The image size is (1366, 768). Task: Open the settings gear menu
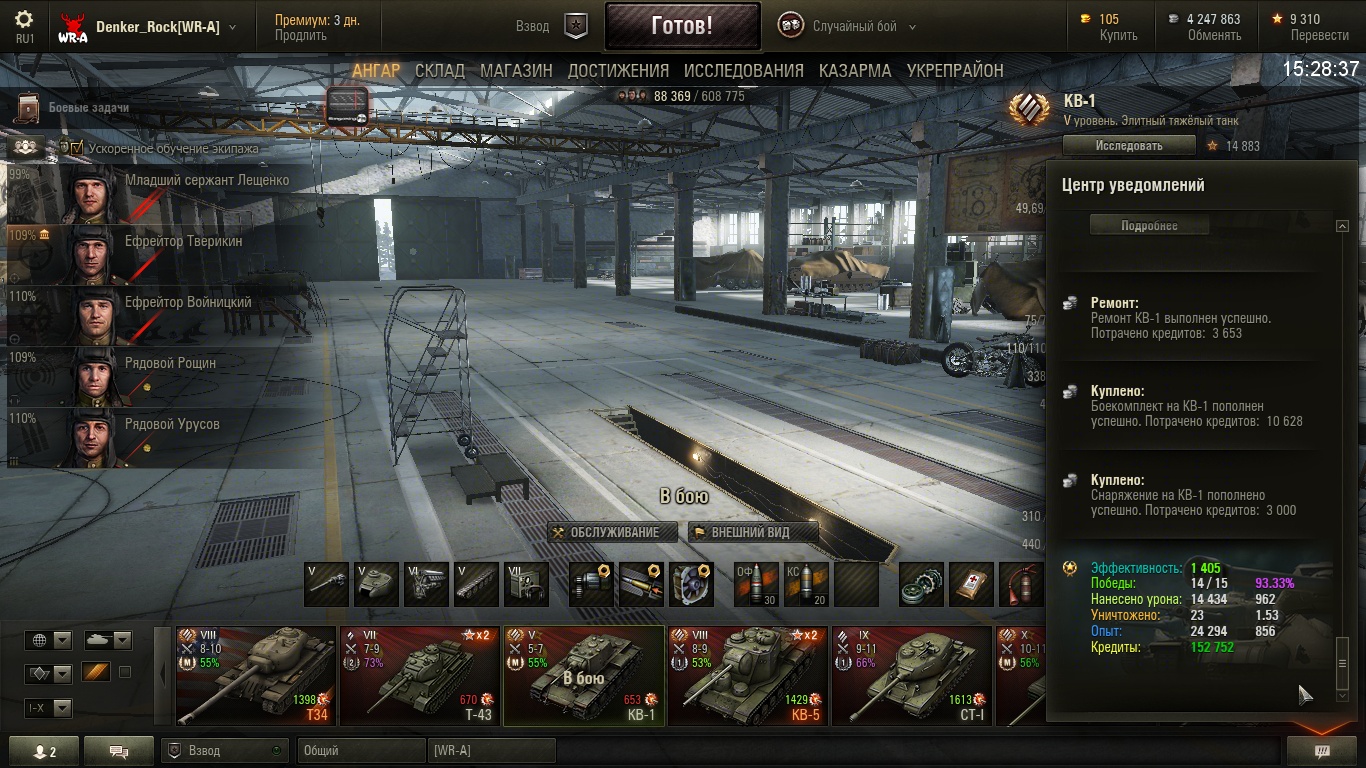click(x=25, y=20)
